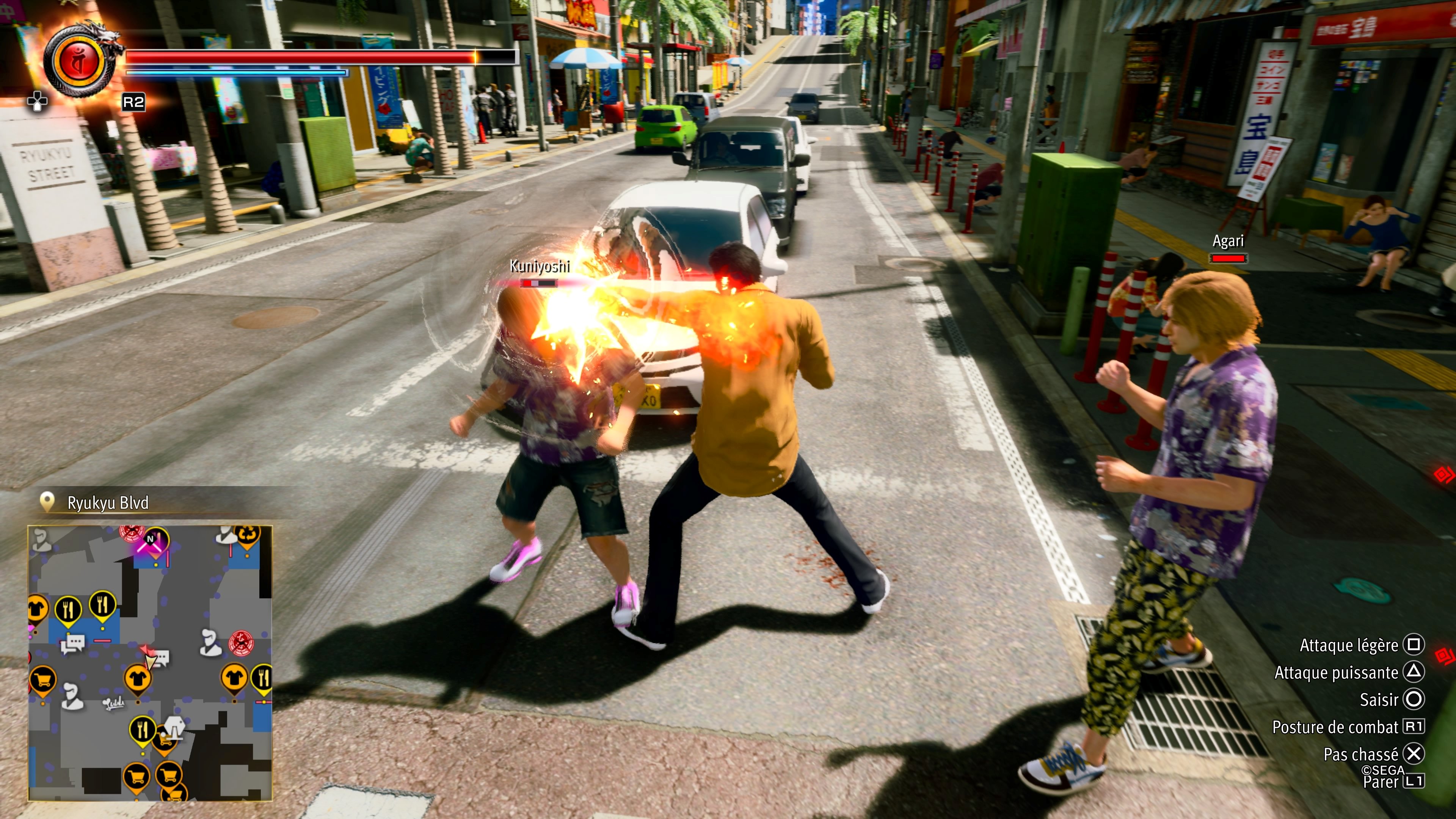This screenshot has width=1456, height=819.
Task: Click the Ryukyu Blvd location label
Action: tap(107, 502)
